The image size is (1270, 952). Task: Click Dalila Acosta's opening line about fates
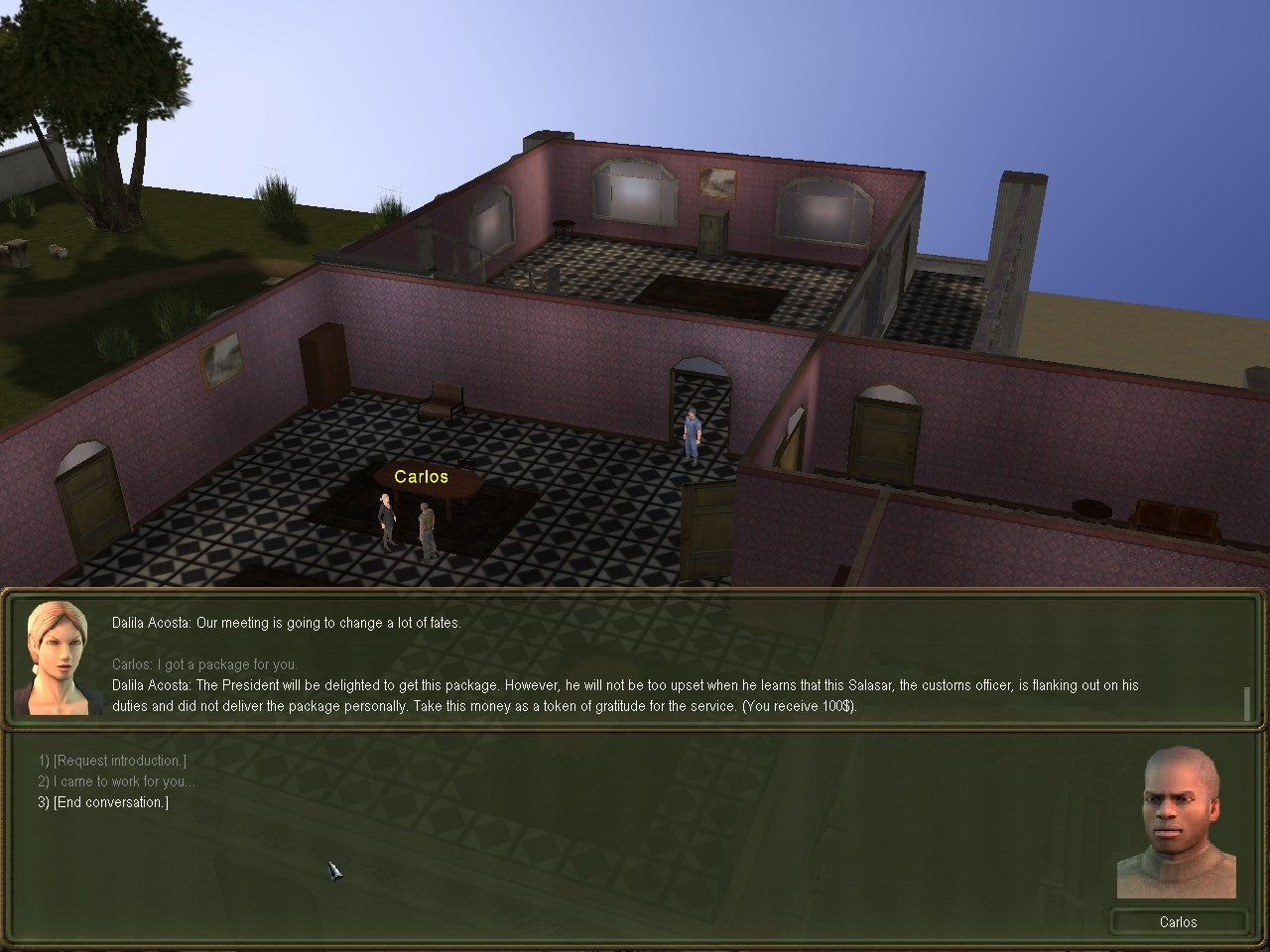click(286, 623)
